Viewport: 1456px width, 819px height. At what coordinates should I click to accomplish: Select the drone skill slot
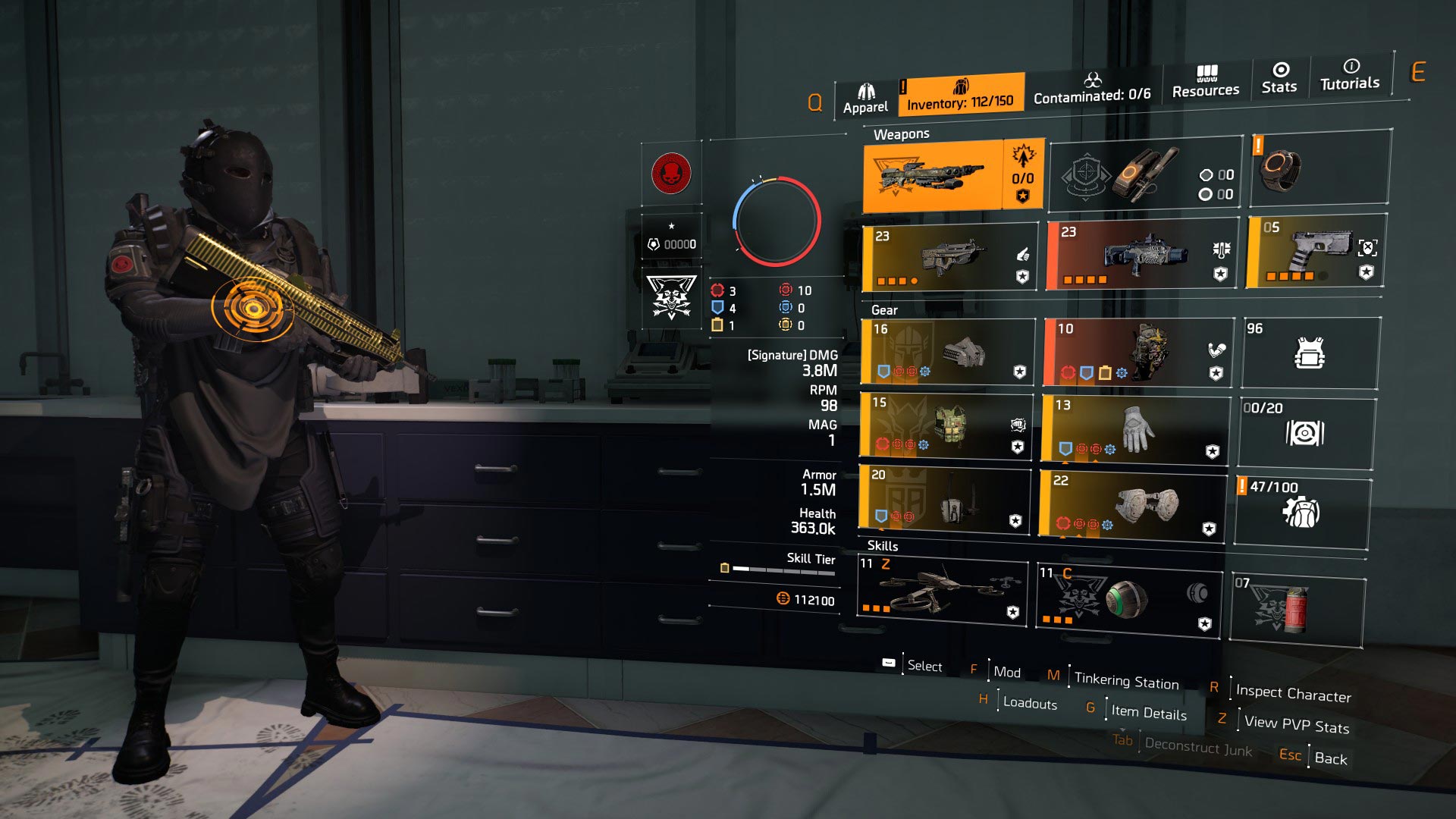pyautogui.click(x=943, y=590)
